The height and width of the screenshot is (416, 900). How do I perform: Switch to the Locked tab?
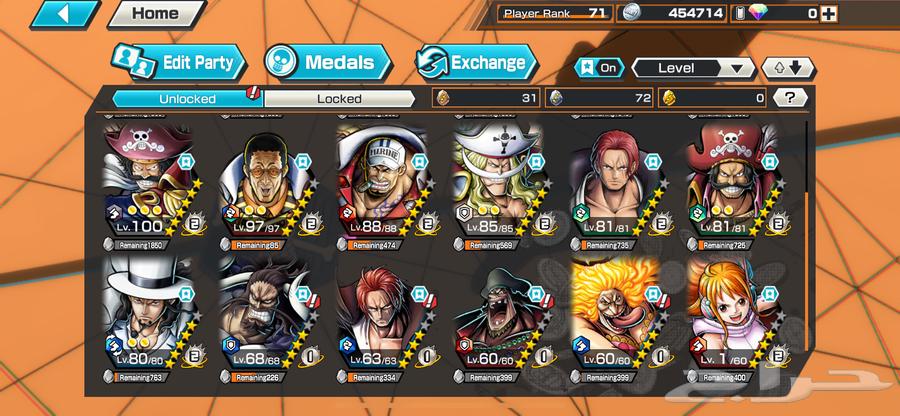[340, 98]
